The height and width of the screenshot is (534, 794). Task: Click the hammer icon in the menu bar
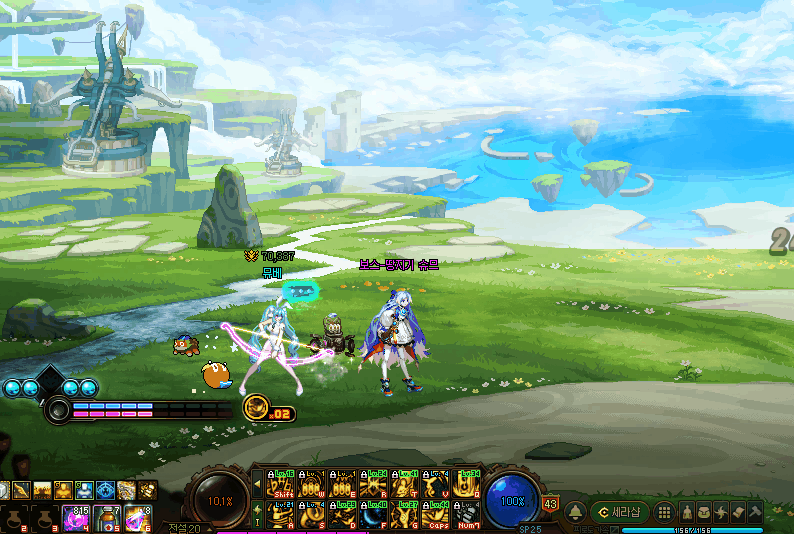(755, 512)
